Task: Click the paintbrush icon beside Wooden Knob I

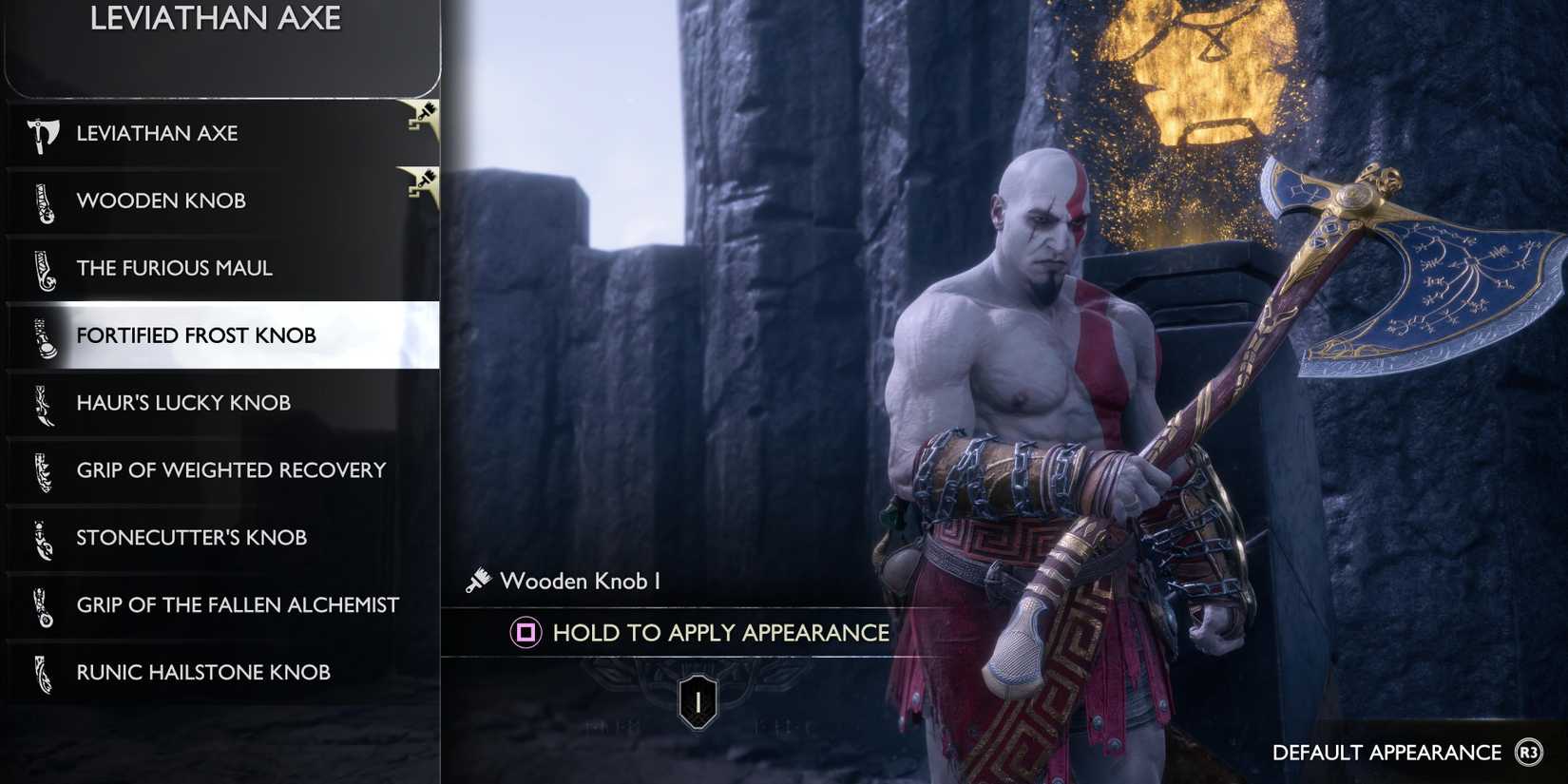Action: click(478, 579)
